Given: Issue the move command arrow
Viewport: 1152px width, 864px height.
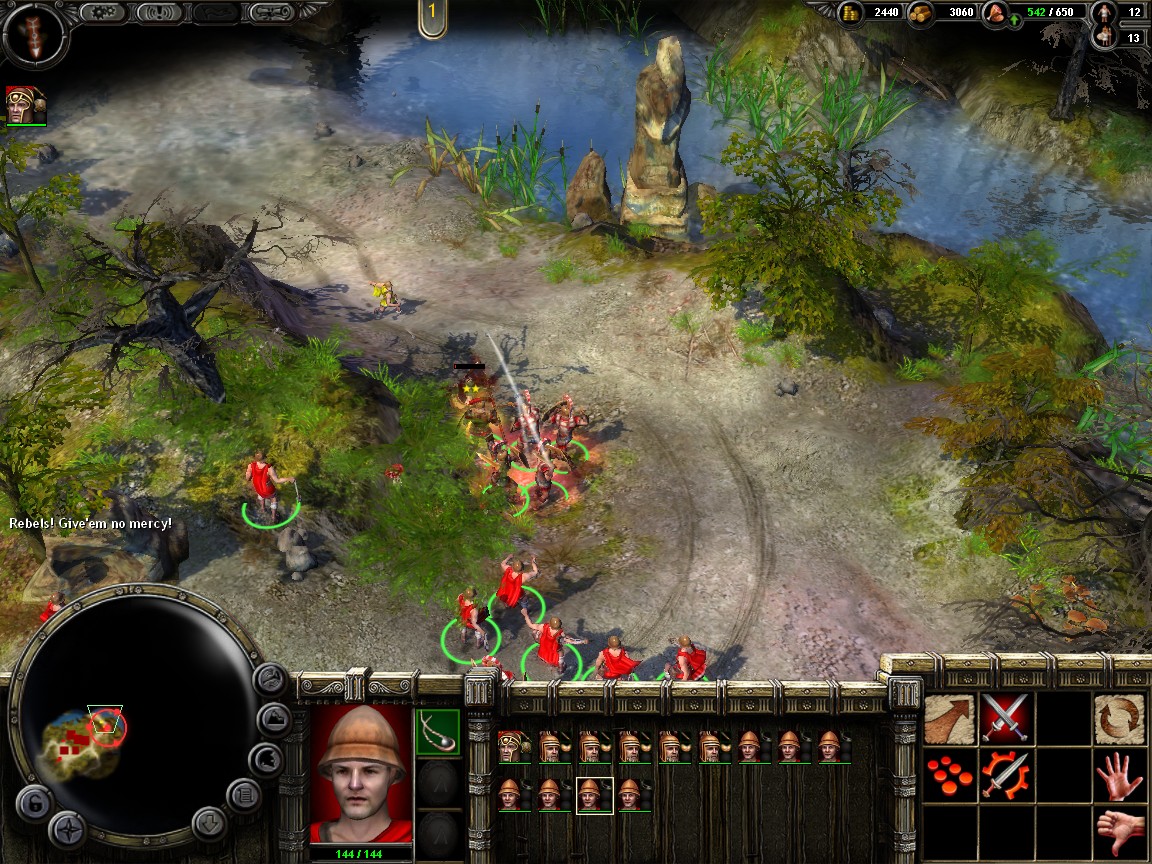Looking at the screenshot, I should 949,718.
